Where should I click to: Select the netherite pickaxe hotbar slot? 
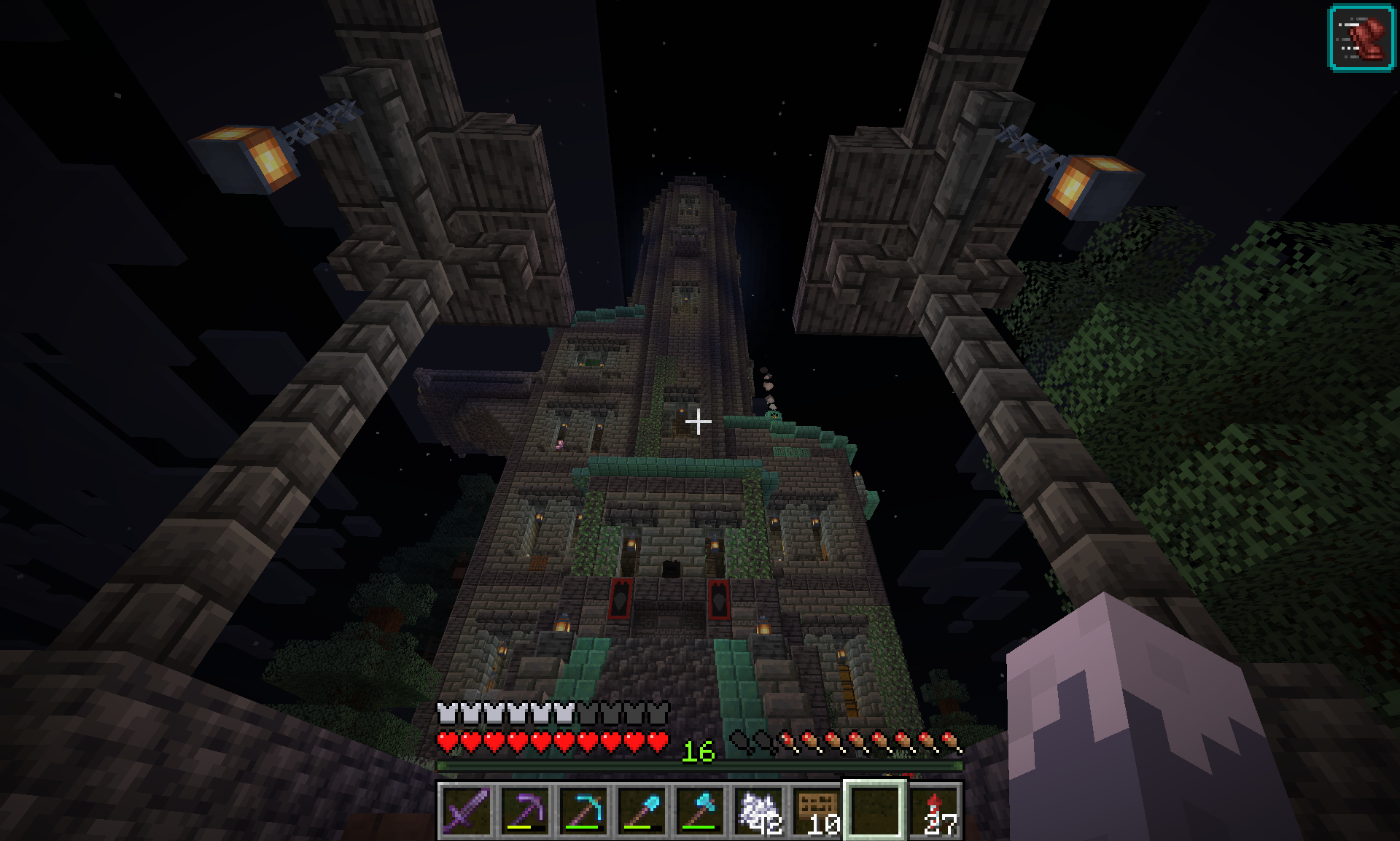[x=524, y=811]
